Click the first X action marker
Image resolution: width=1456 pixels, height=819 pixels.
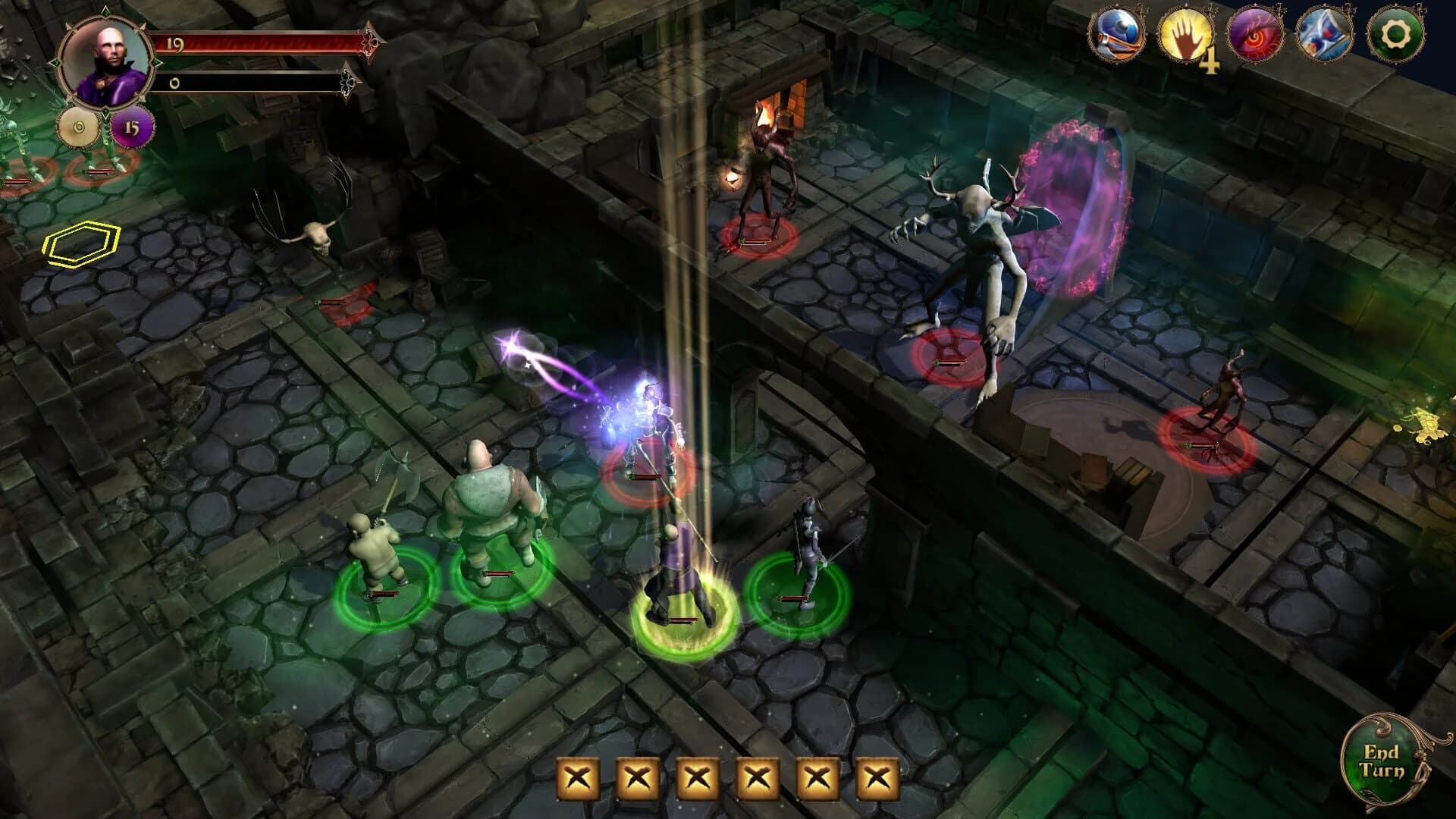[576, 777]
